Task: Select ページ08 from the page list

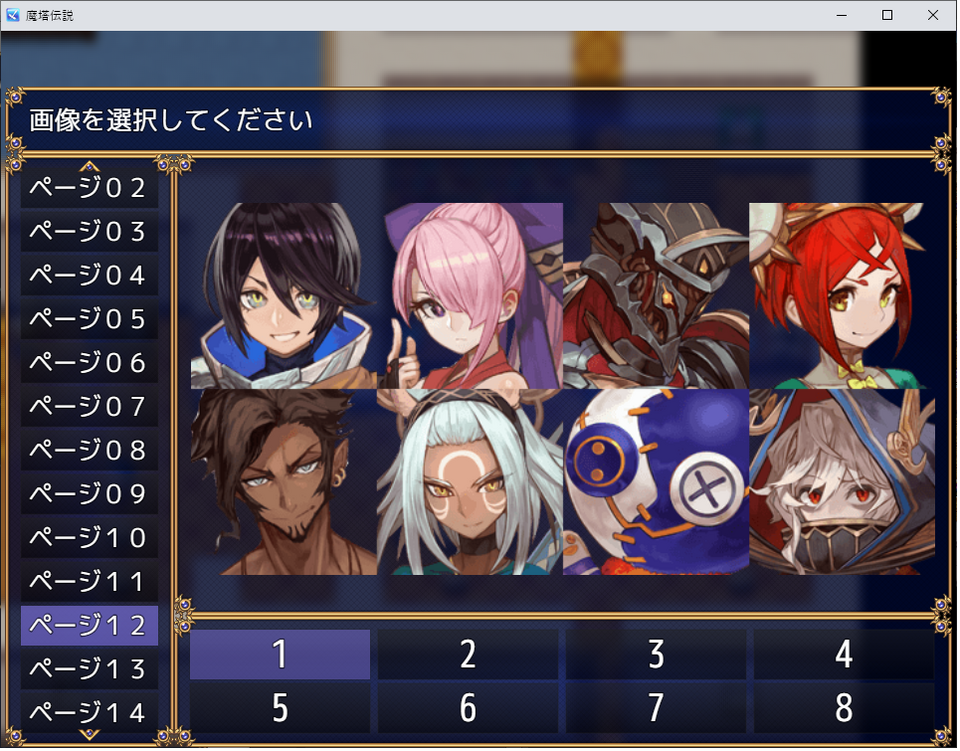Action: point(88,450)
